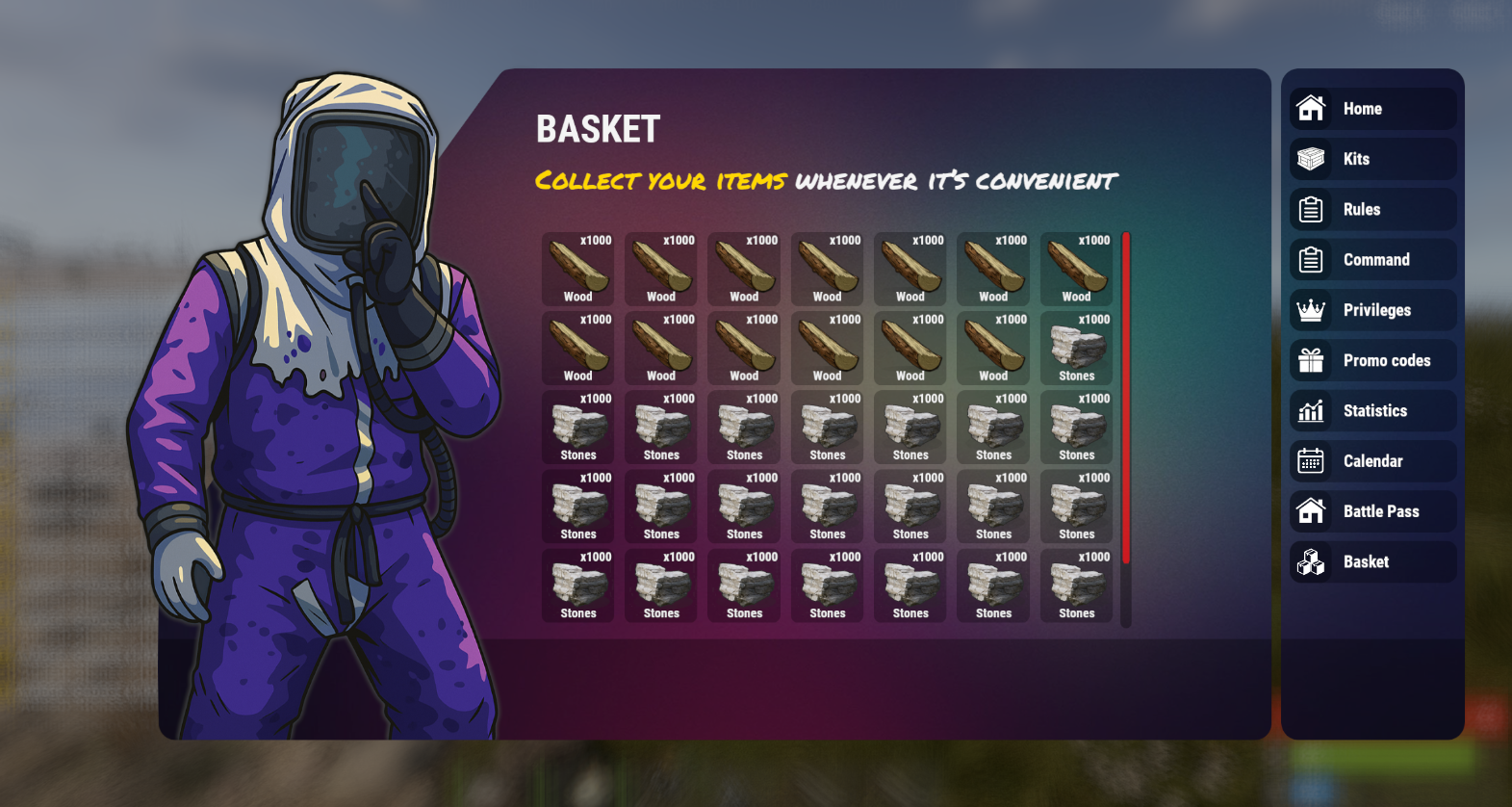
Task: Click the Promo codes gift icon
Action: coord(1311,360)
